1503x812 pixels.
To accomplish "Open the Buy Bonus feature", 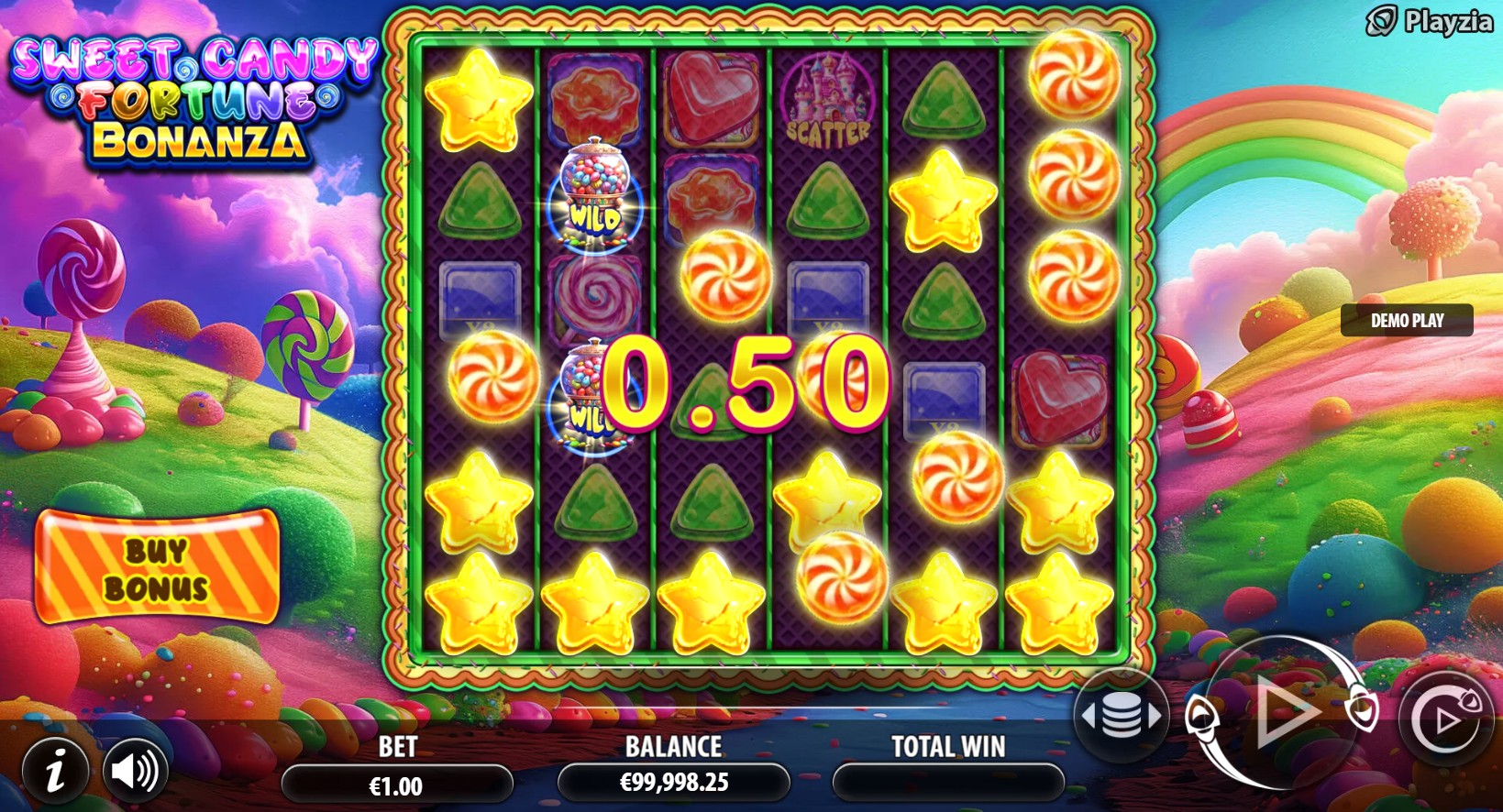I will pyautogui.click(x=157, y=568).
